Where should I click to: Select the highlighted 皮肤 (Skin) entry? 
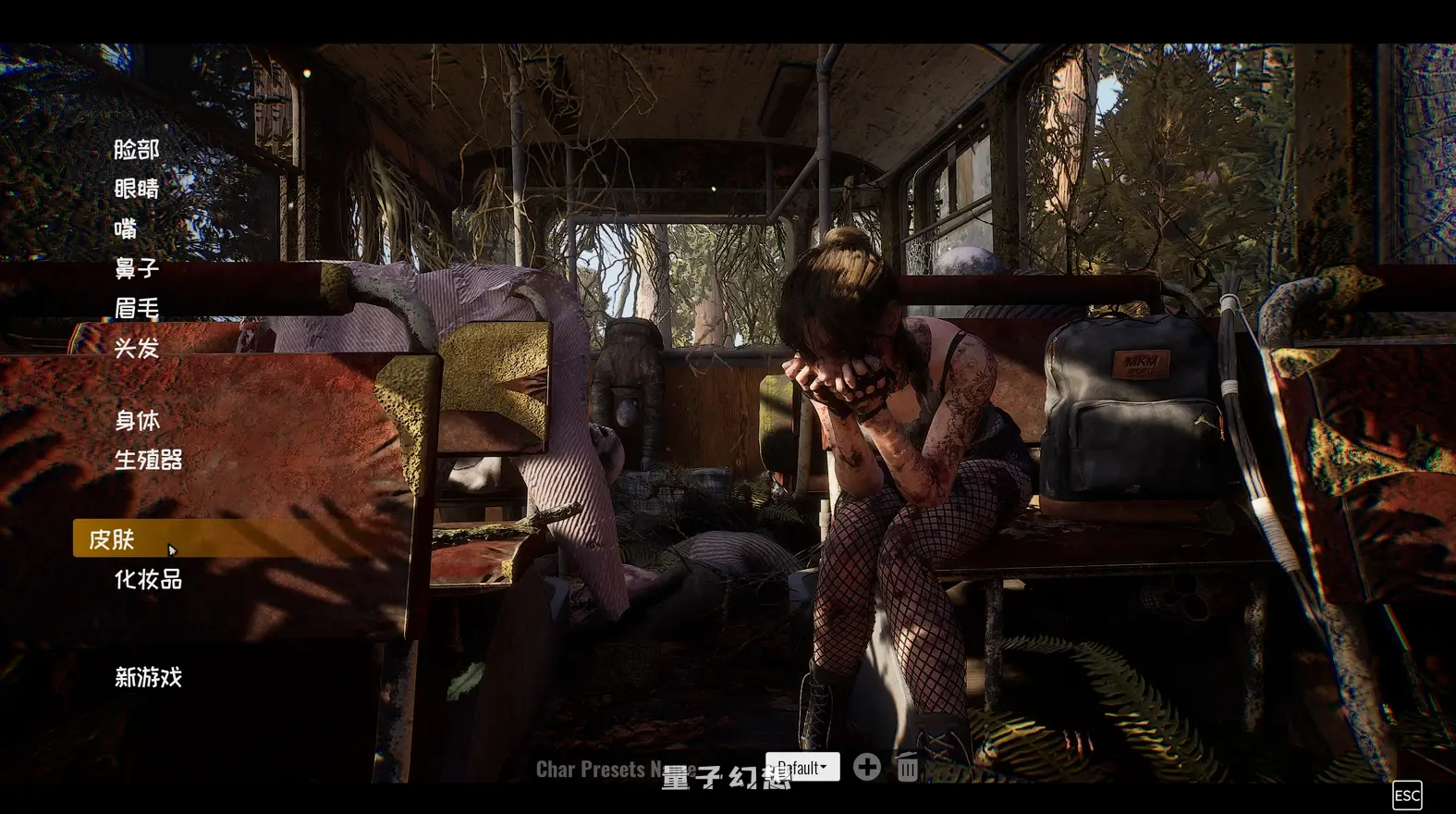[112, 539]
